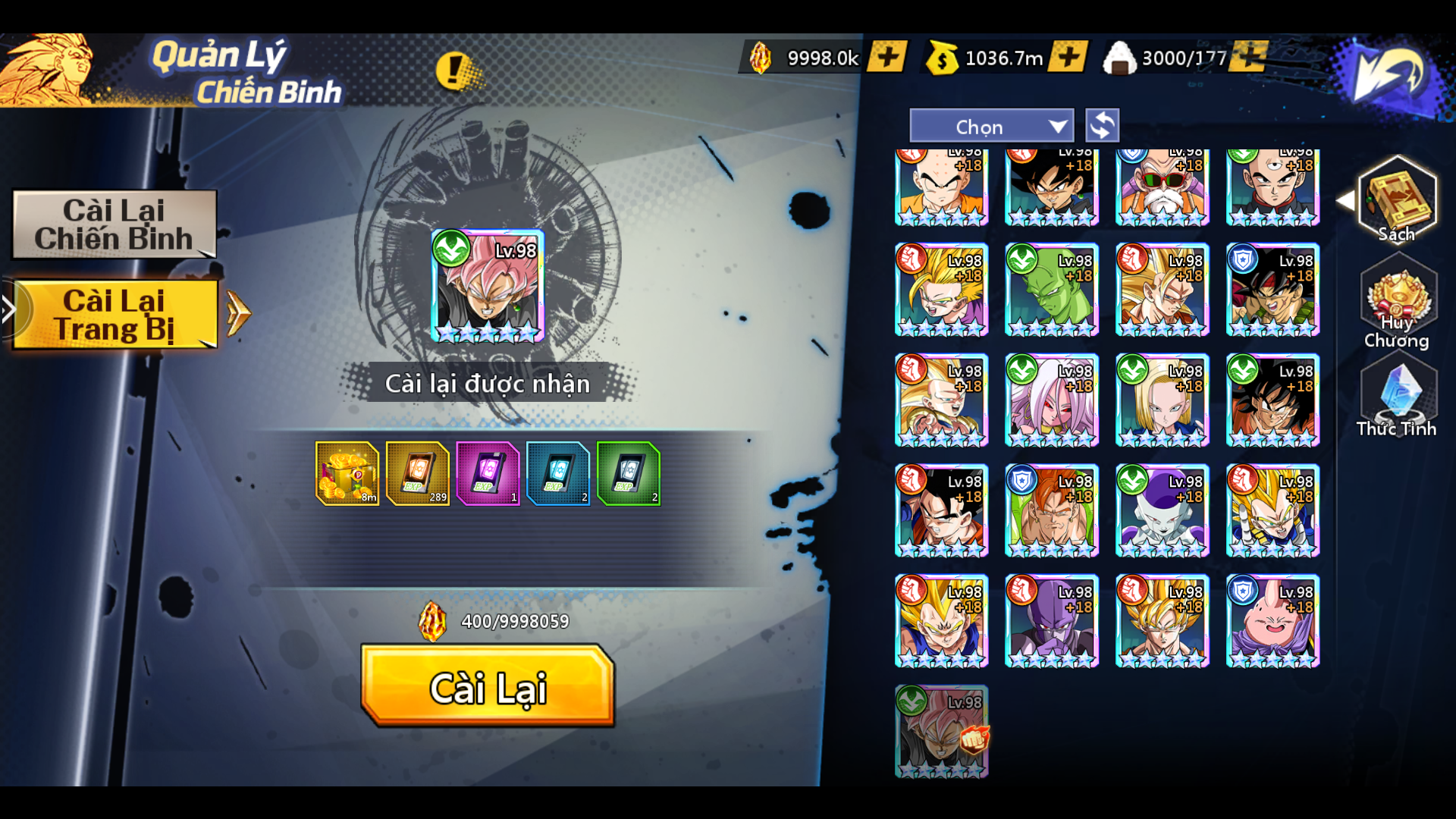Select the purple EXP card reward
This screenshot has width=1456, height=819.
tap(488, 474)
